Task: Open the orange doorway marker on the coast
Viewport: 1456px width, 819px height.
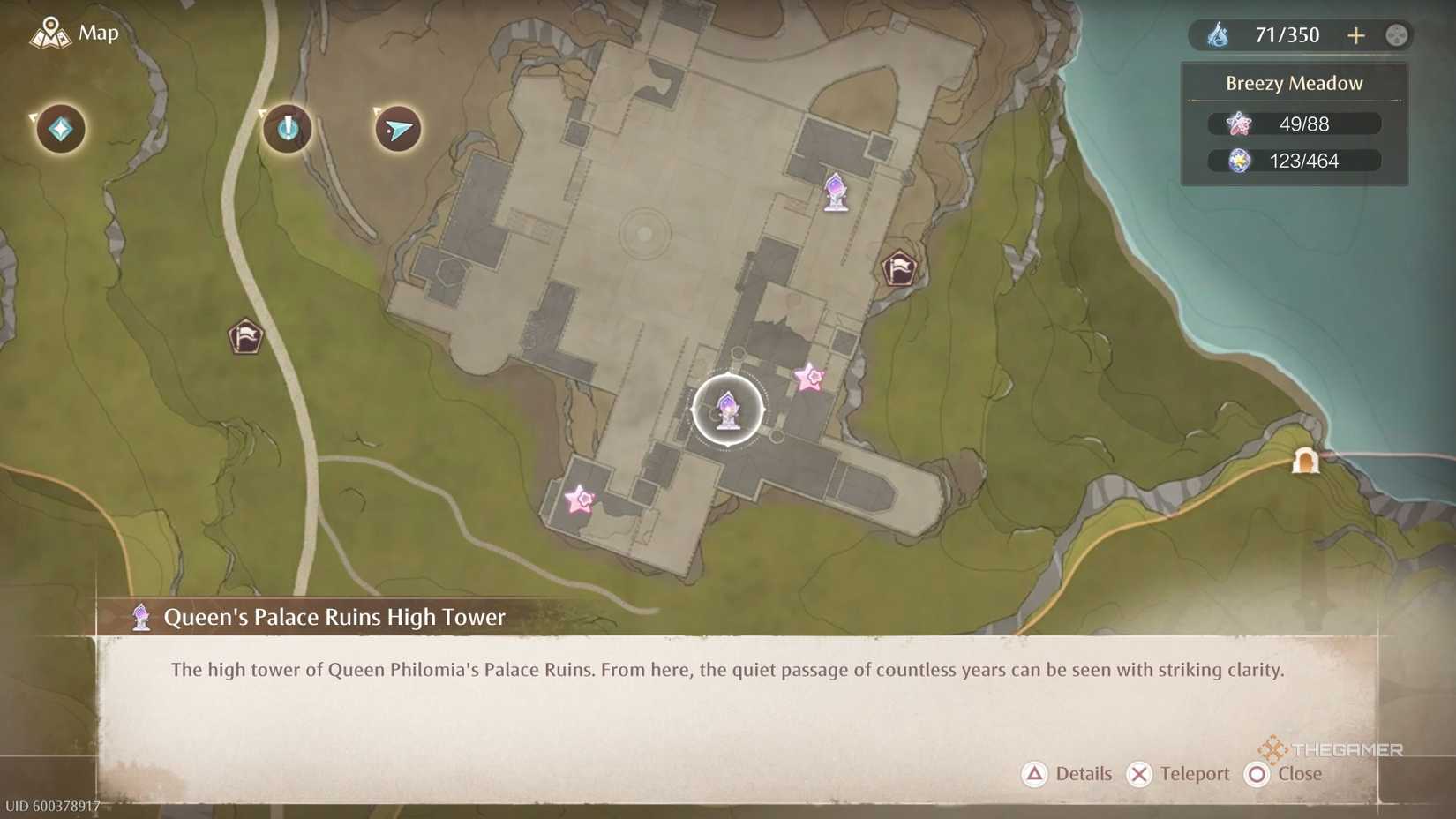Action: coord(1307,460)
